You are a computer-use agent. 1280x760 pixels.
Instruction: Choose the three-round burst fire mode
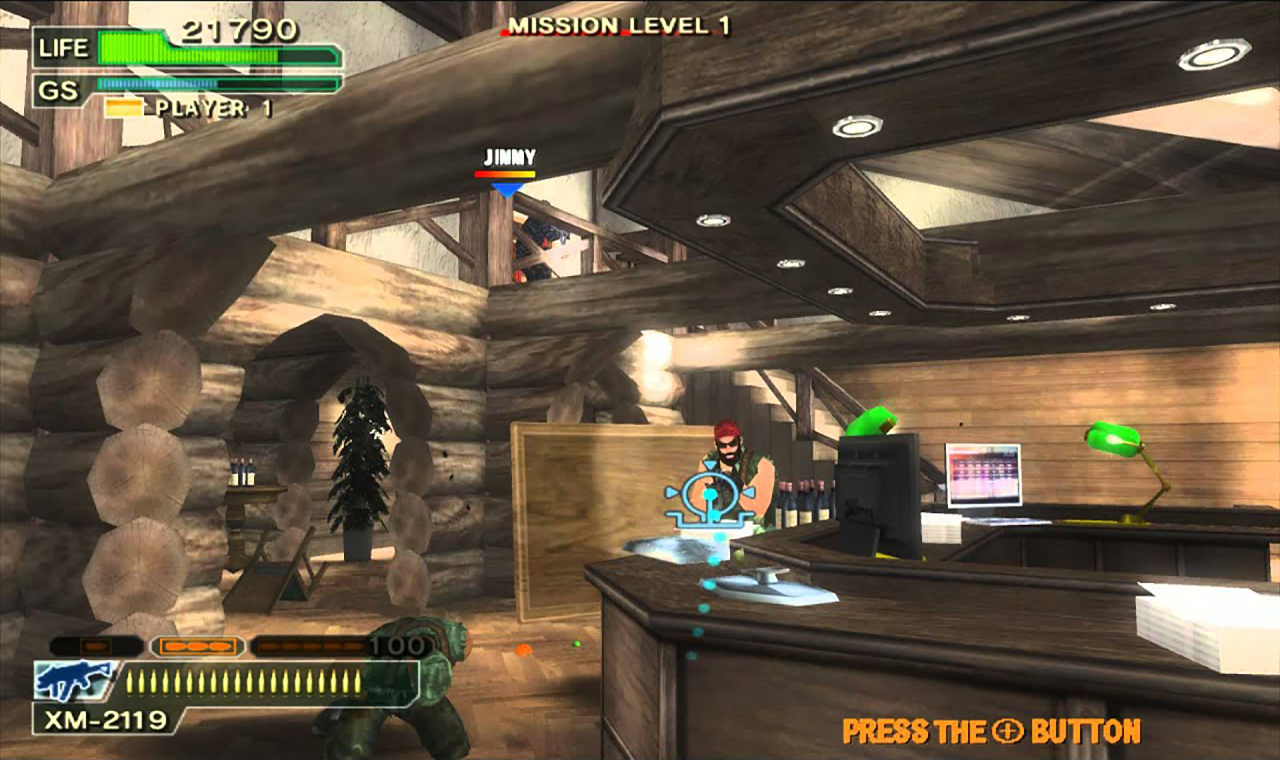click(197, 647)
